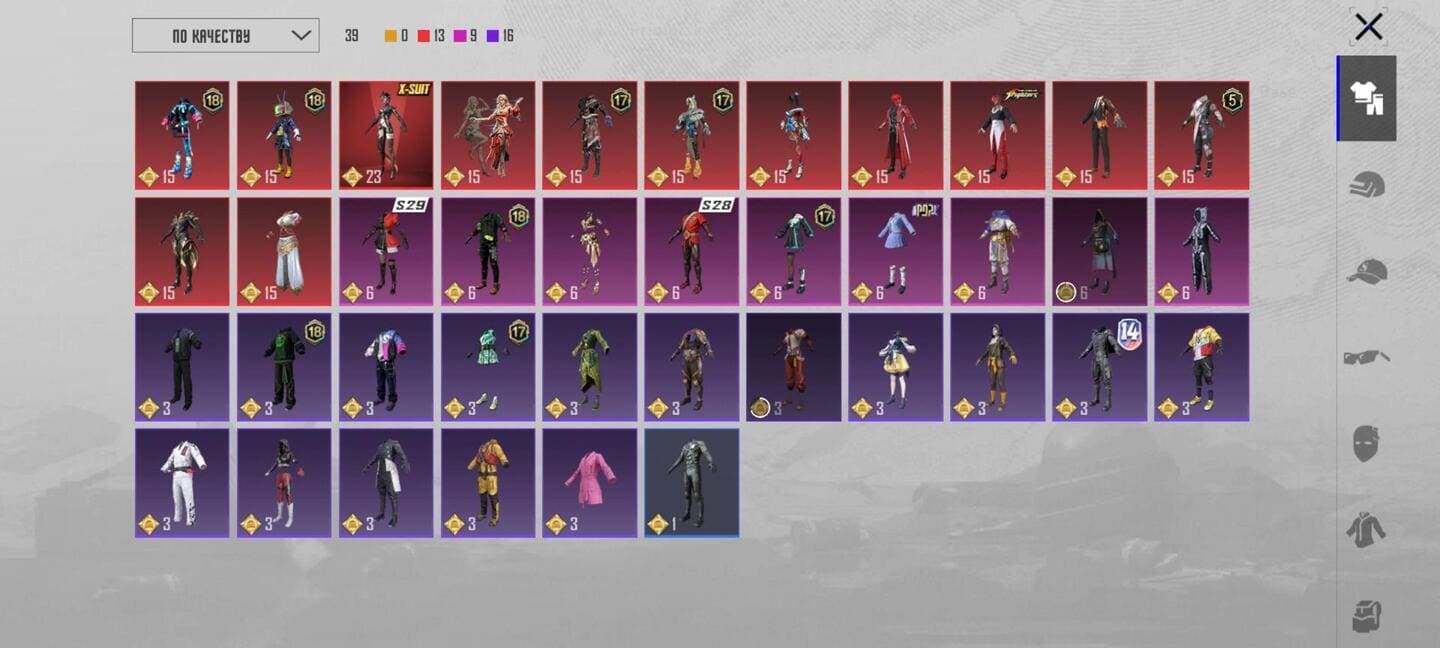Select the yellow hazmat suit outfit
1440x648 pixels.
point(488,483)
